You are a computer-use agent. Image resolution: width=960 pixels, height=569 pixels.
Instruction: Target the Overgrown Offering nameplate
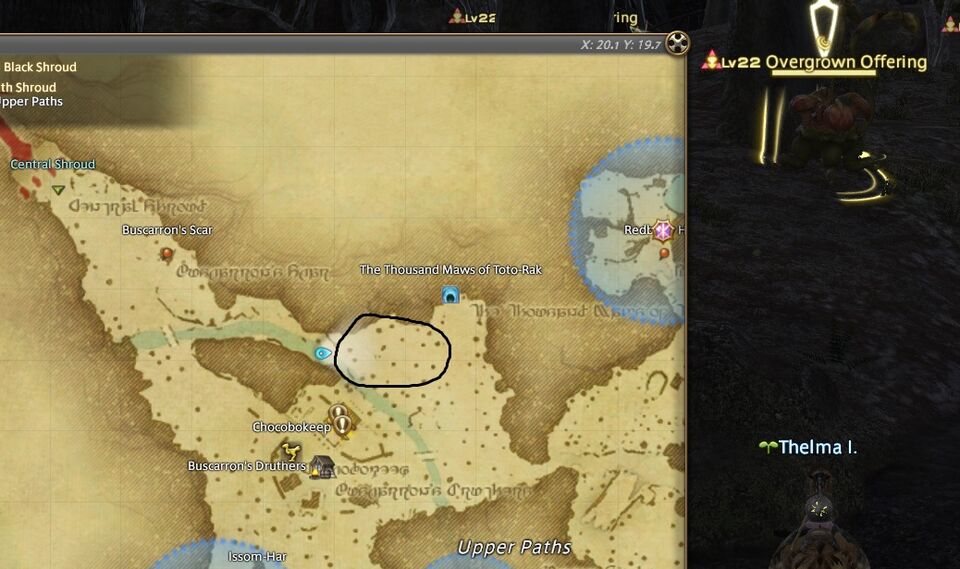[x=846, y=62]
